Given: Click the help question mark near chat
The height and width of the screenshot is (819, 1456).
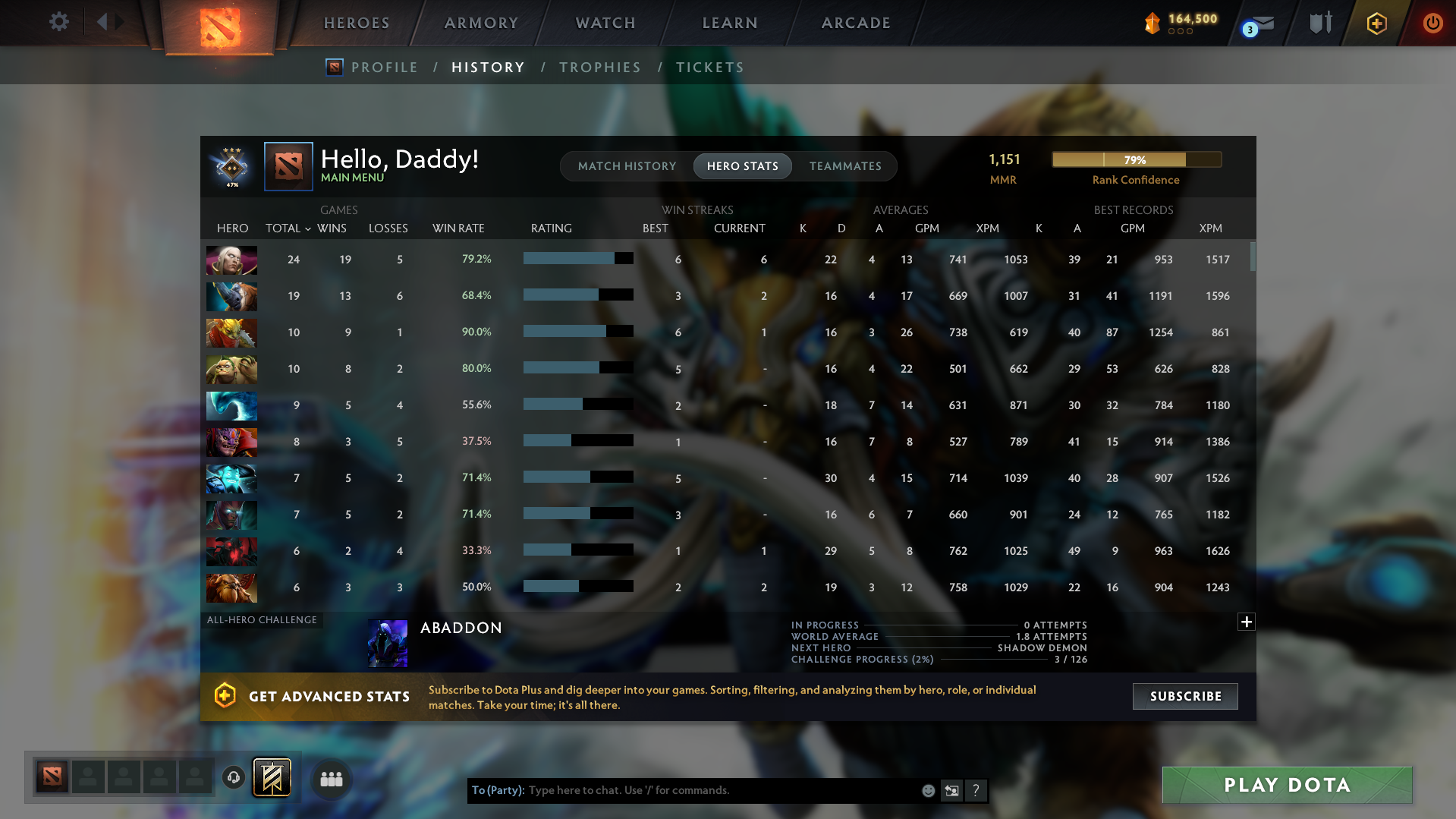Looking at the screenshot, I should coord(976,790).
